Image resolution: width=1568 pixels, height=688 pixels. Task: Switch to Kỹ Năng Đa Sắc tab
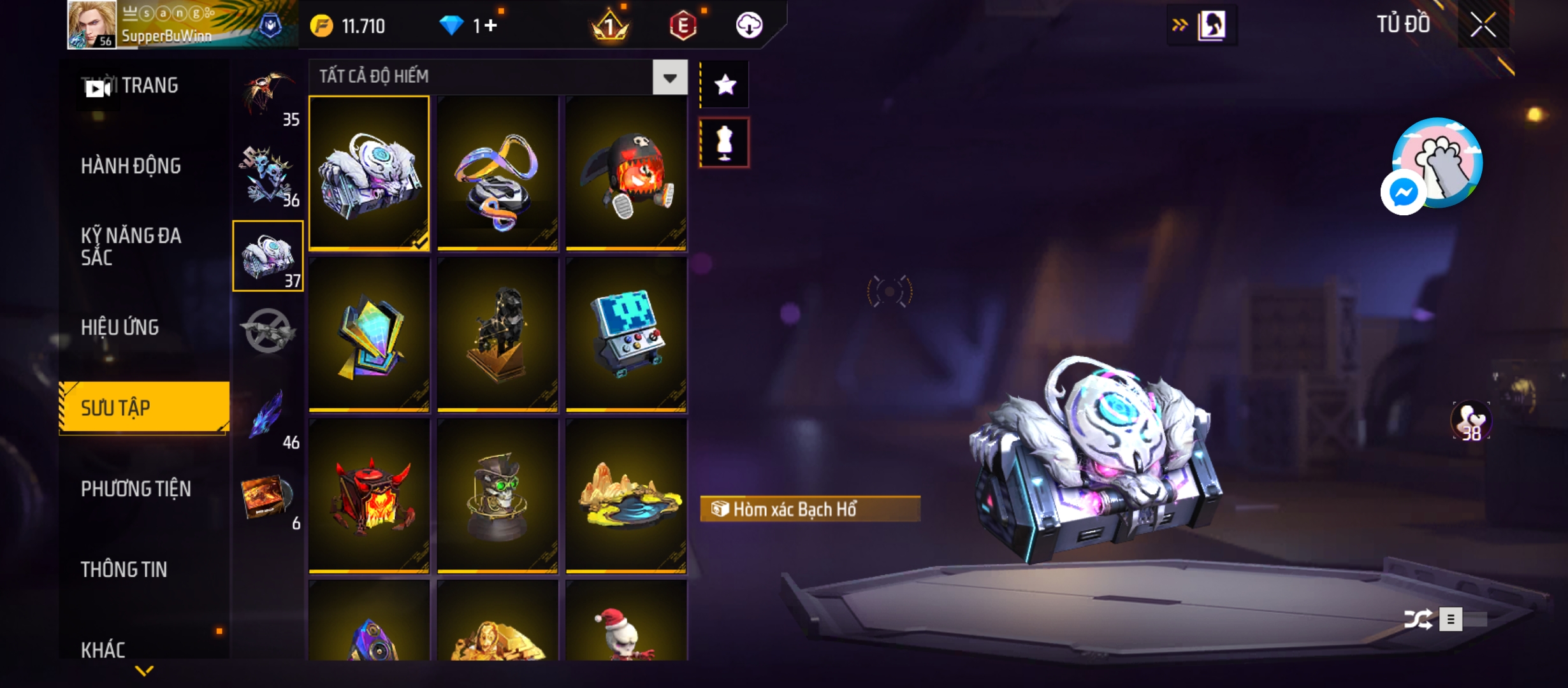(131, 247)
